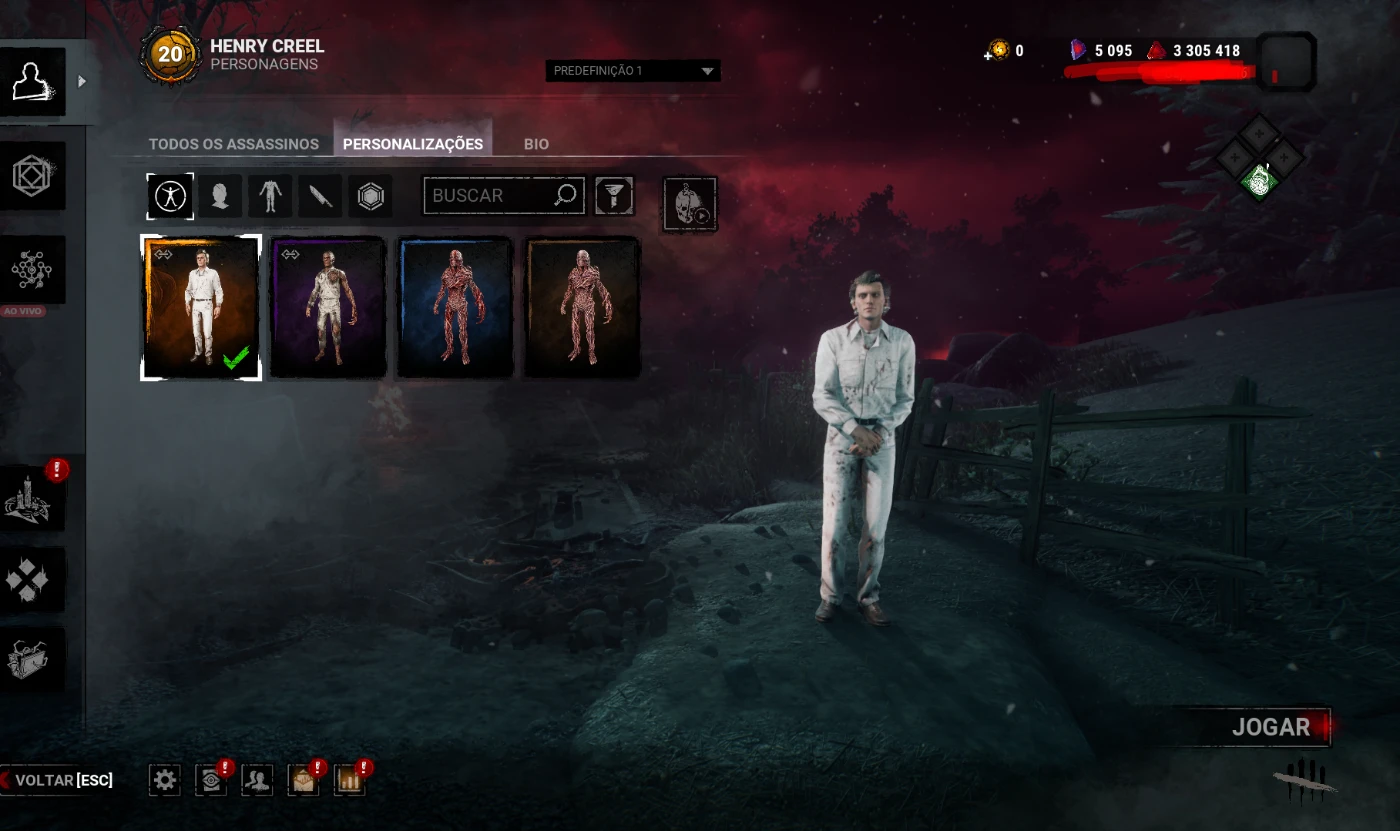
Task: Filter cosmetics by weapon category
Action: tap(320, 196)
